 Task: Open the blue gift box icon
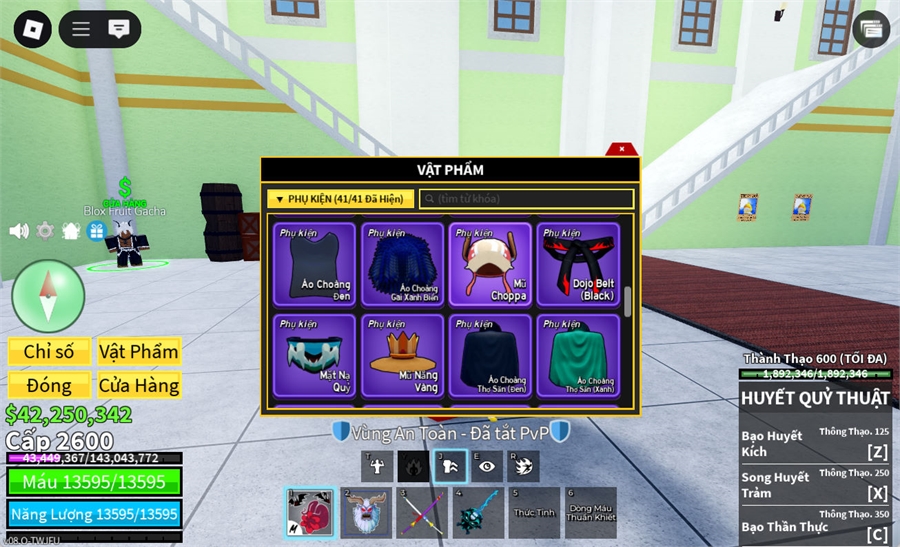click(97, 231)
